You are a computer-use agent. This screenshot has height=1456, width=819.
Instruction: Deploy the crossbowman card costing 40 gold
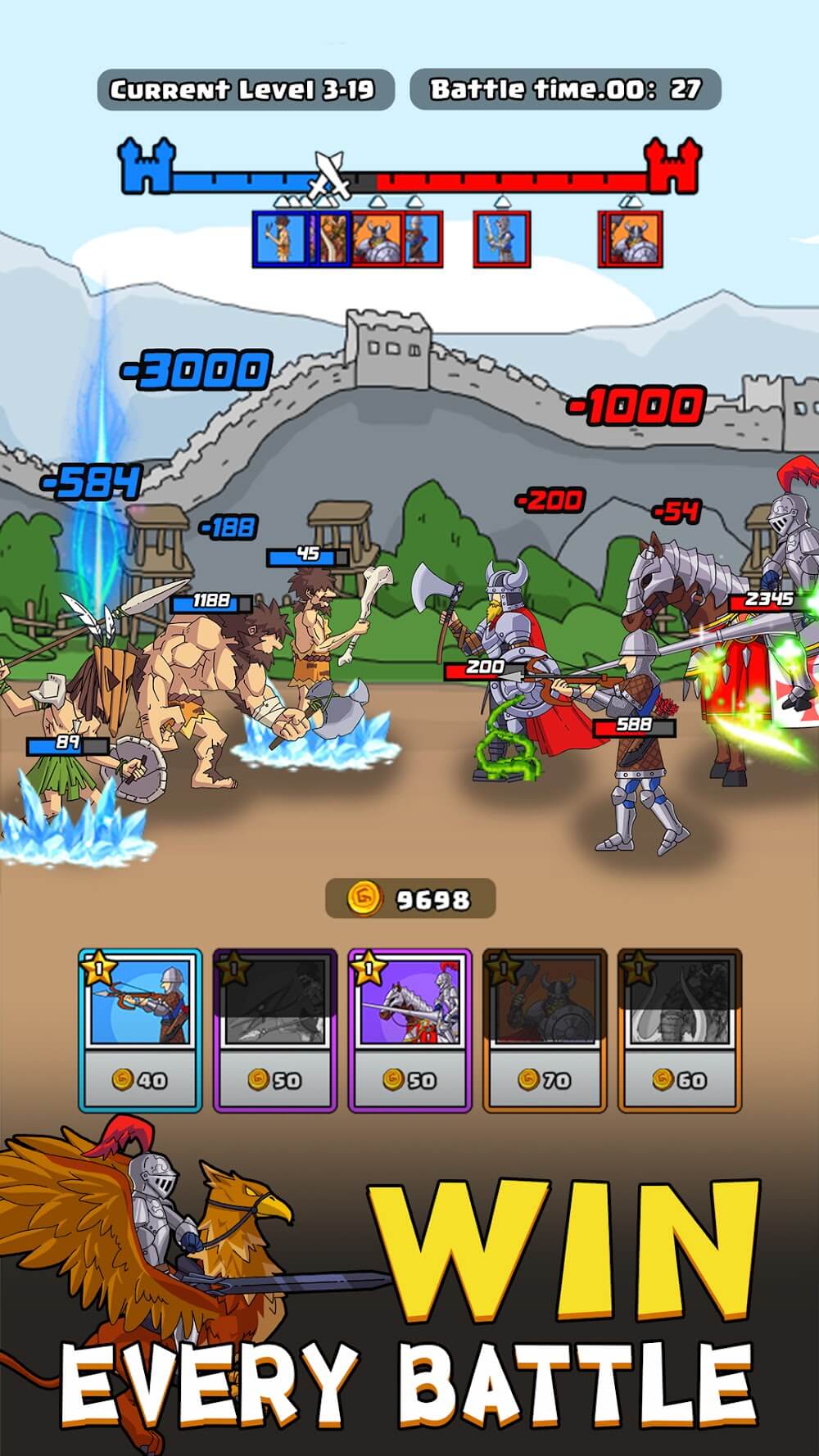click(140, 1029)
